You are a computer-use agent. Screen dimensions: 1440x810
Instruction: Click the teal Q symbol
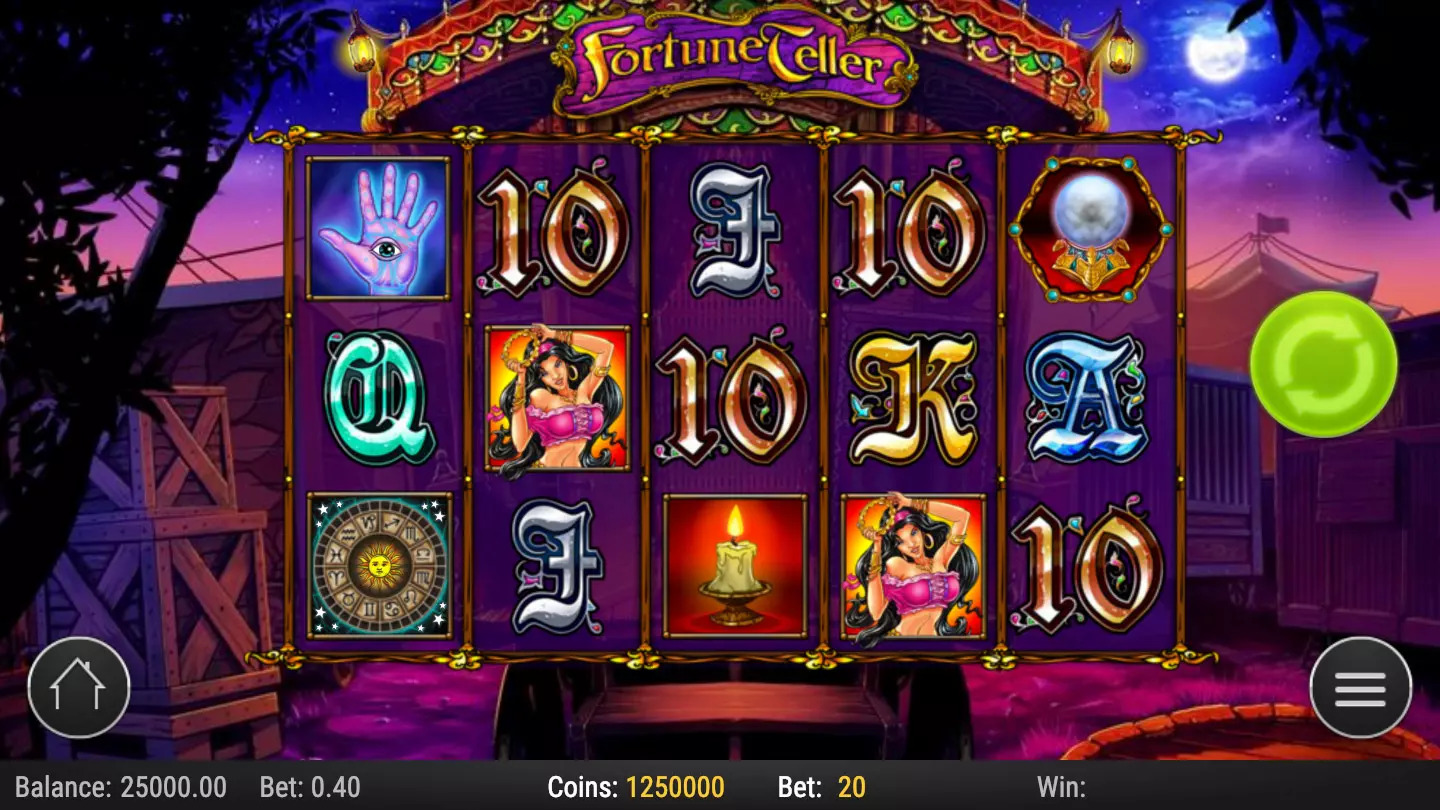click(380, 398)
